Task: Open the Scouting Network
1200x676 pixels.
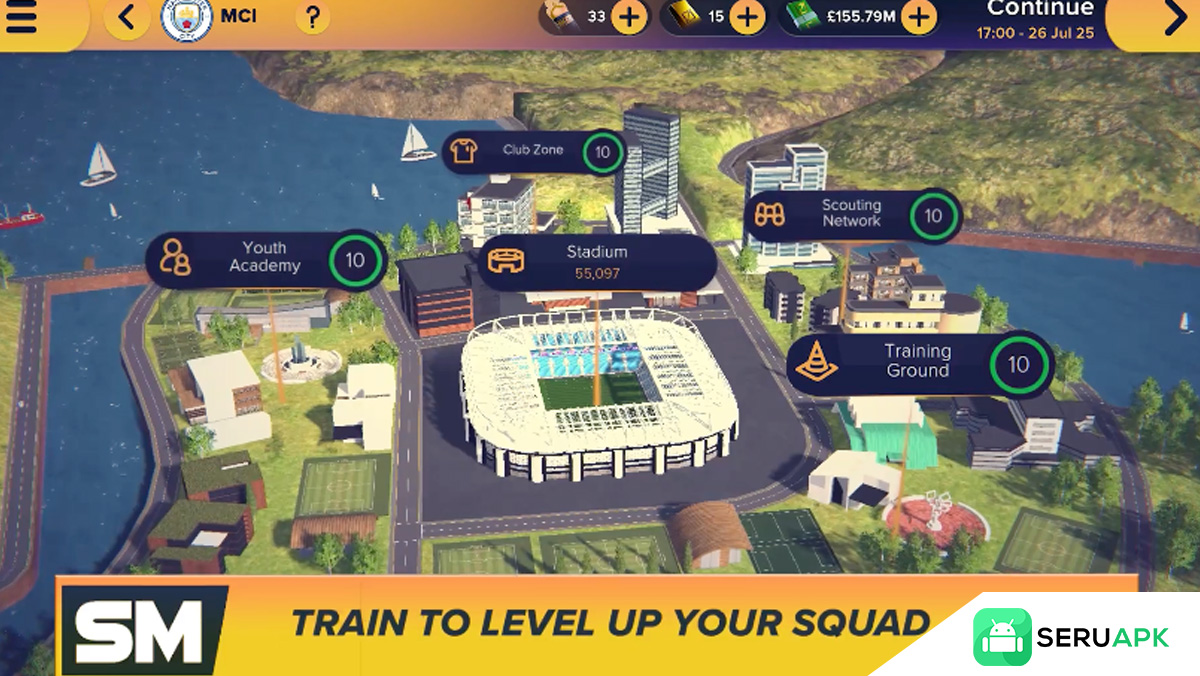Action: pos(851,215)
